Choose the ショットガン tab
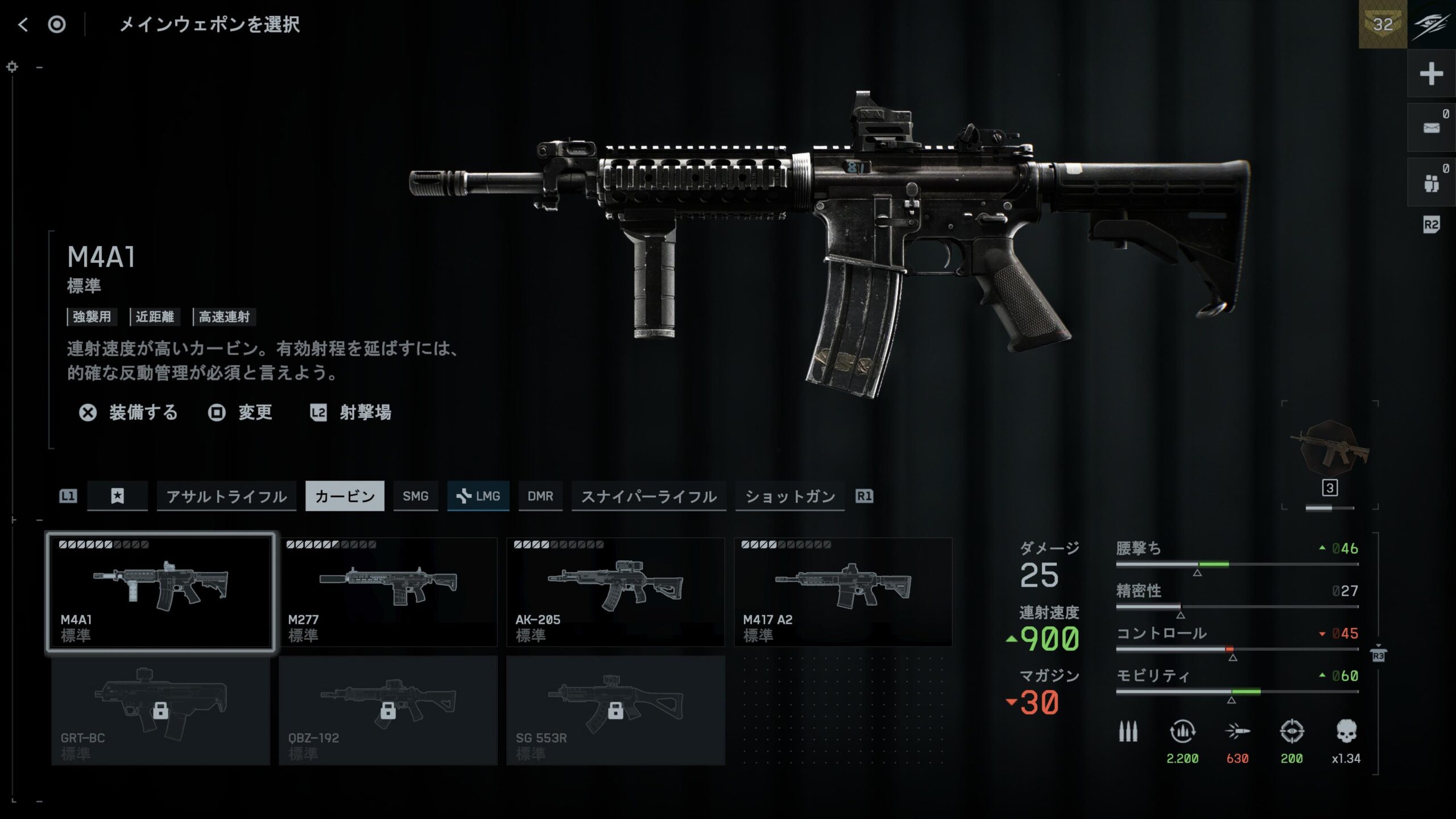 (x=789, y=496)
